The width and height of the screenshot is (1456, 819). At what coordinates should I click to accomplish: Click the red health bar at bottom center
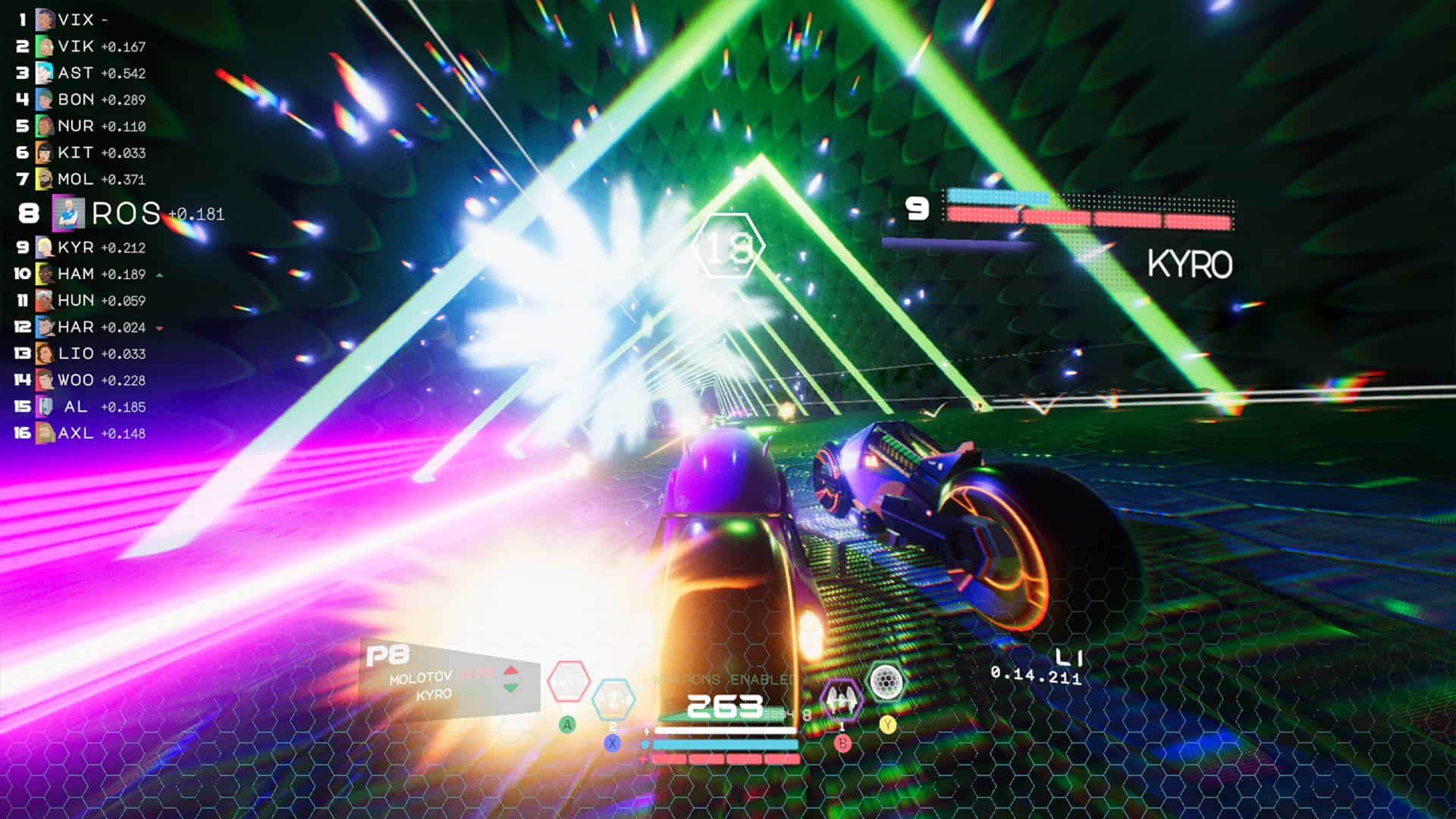tap(724, 760)
